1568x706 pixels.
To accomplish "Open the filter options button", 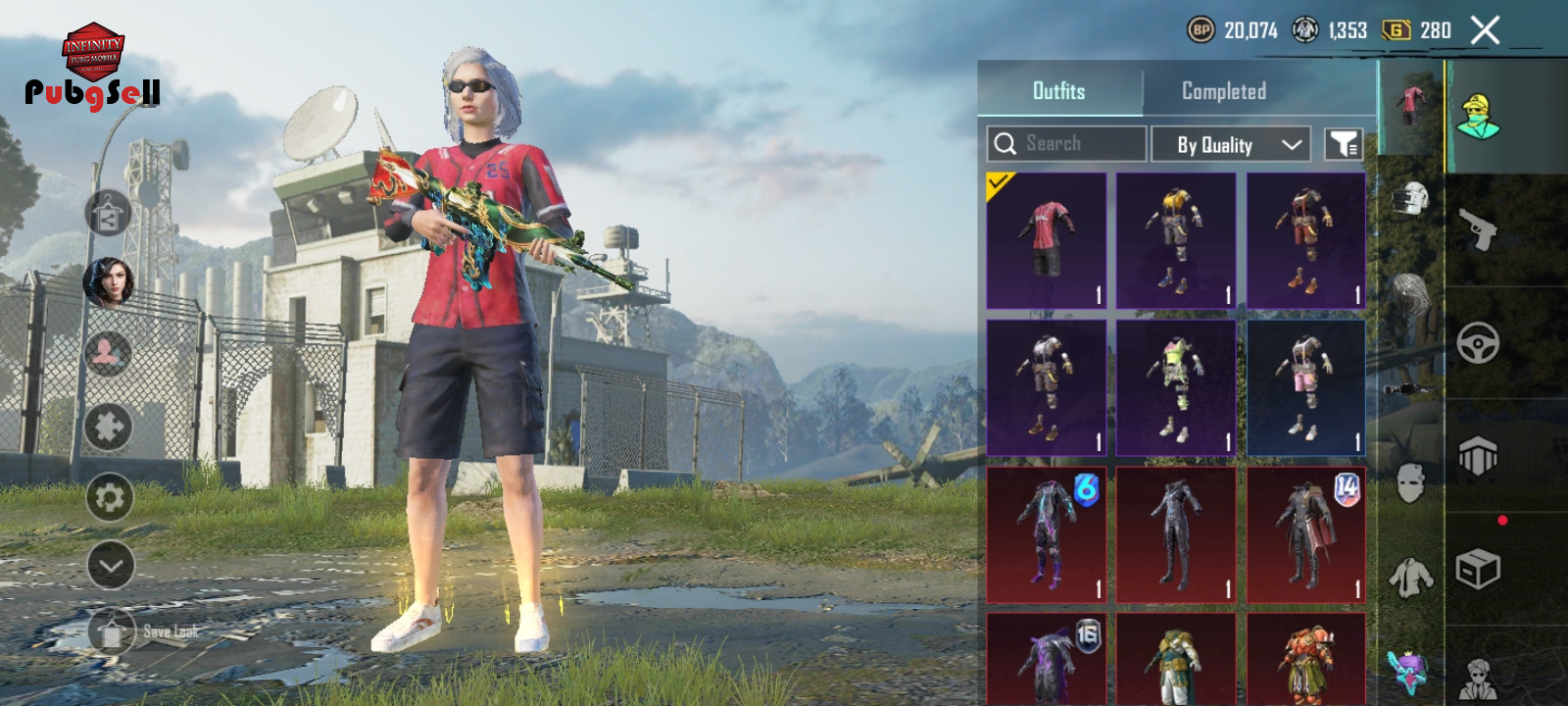I will (x=1343, y=145).
